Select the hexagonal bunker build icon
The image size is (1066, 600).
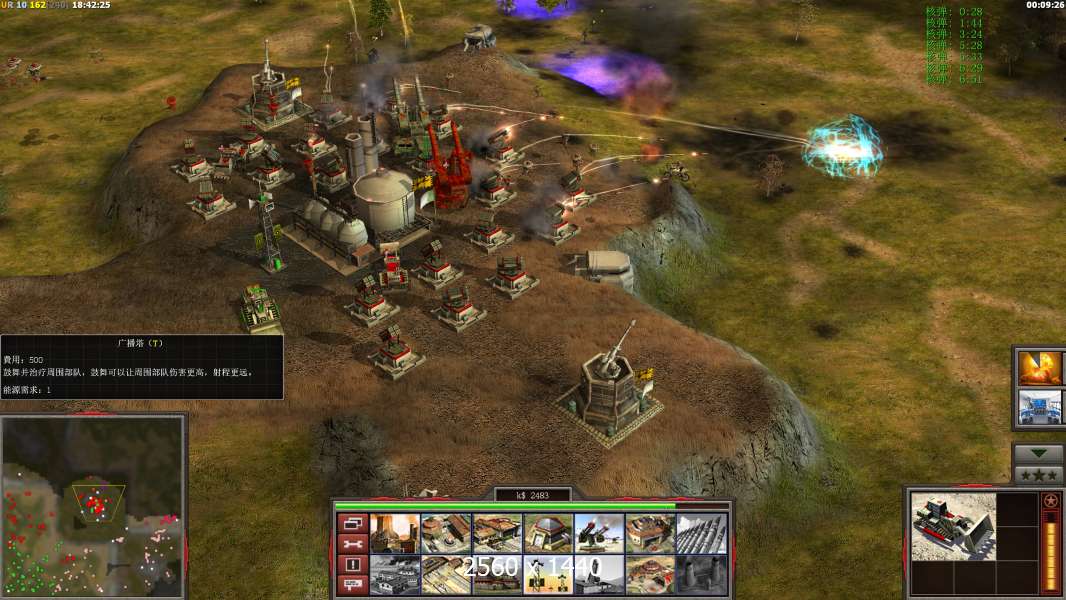[x=548, y=534]
